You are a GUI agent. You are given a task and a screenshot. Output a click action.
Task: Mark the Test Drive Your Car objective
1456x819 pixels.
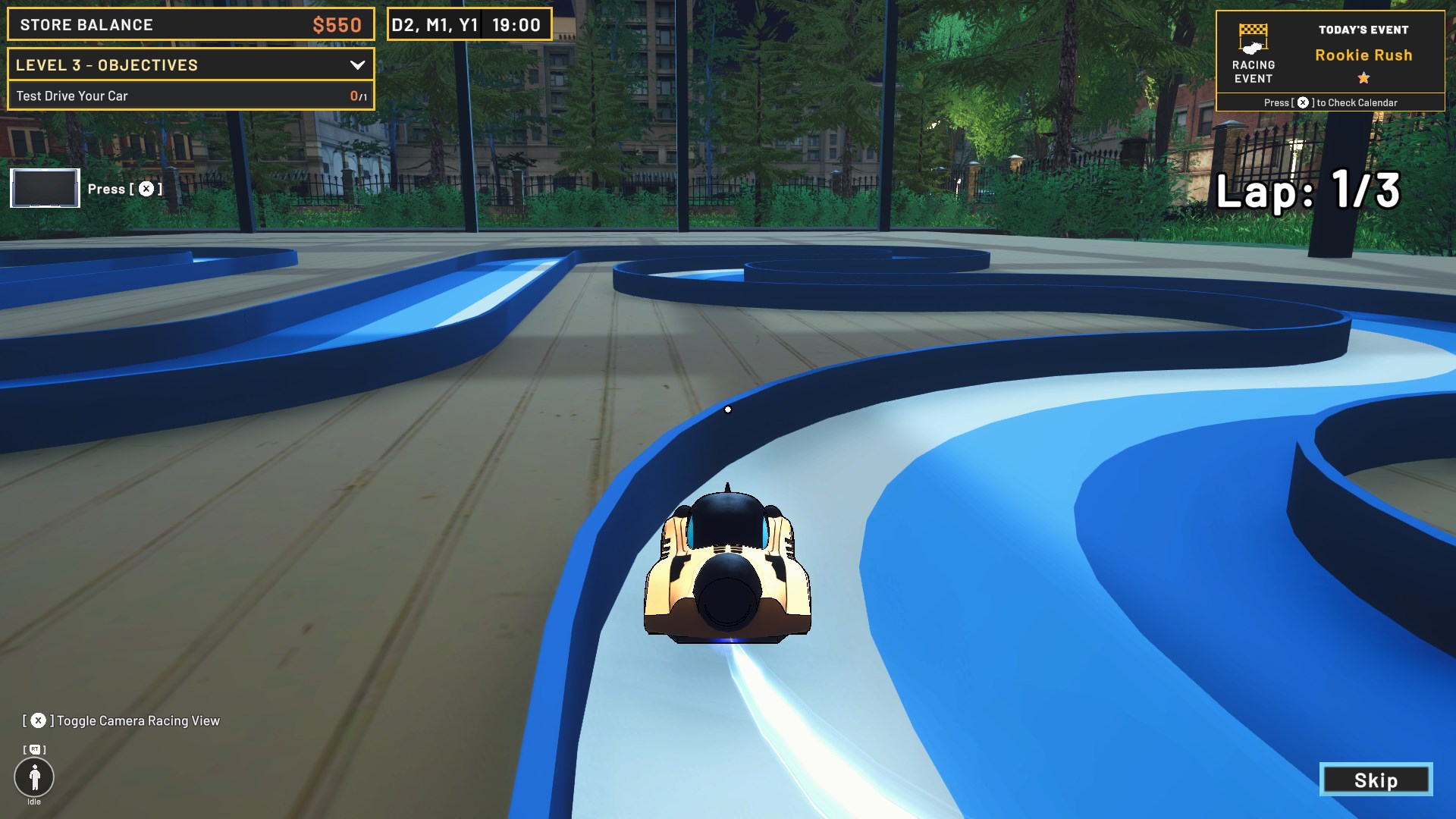72,96
